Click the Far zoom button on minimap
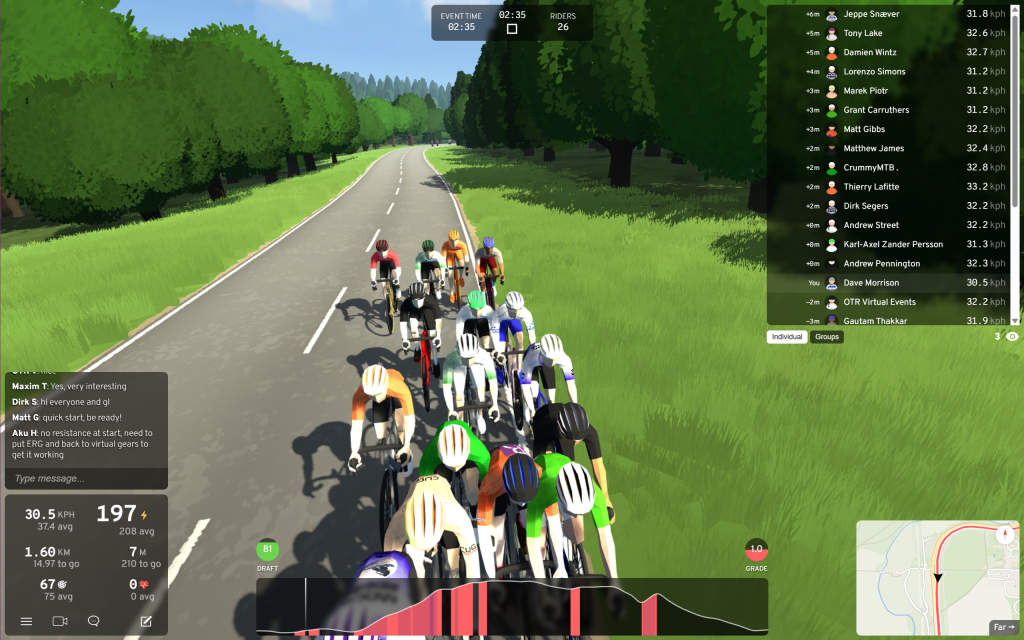 [x=1003, y=627]
